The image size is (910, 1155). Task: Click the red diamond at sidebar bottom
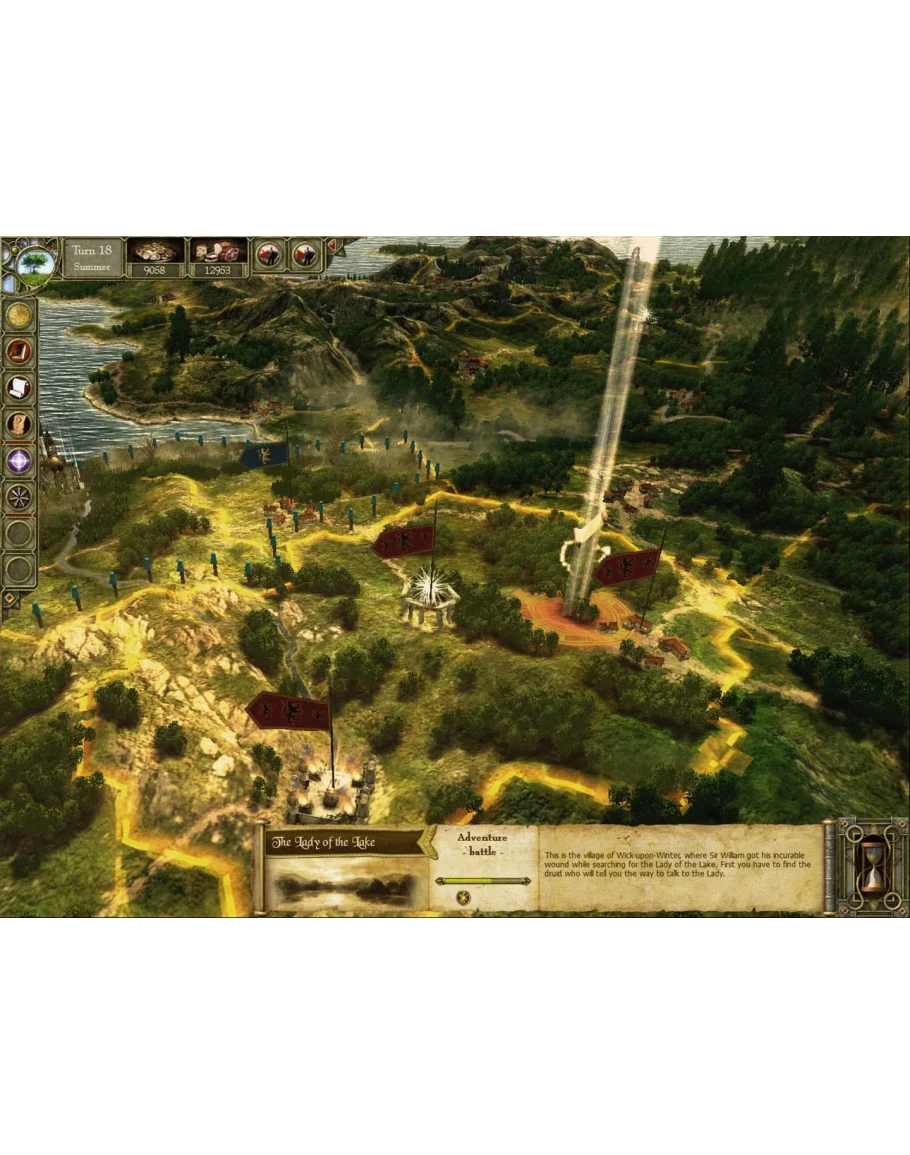[x=10, y=599]
